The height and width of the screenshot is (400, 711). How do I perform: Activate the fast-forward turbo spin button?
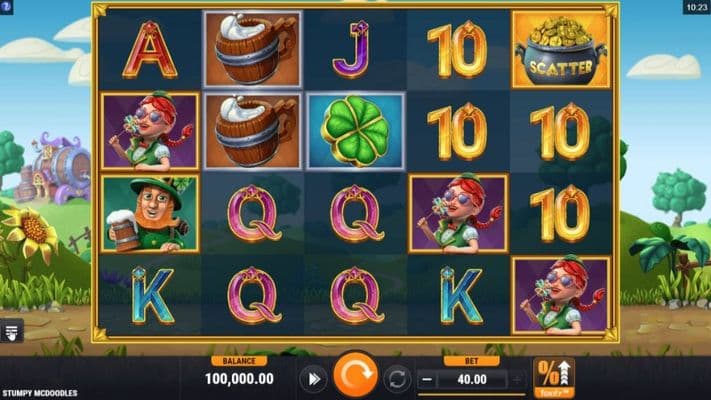point(313,379)
